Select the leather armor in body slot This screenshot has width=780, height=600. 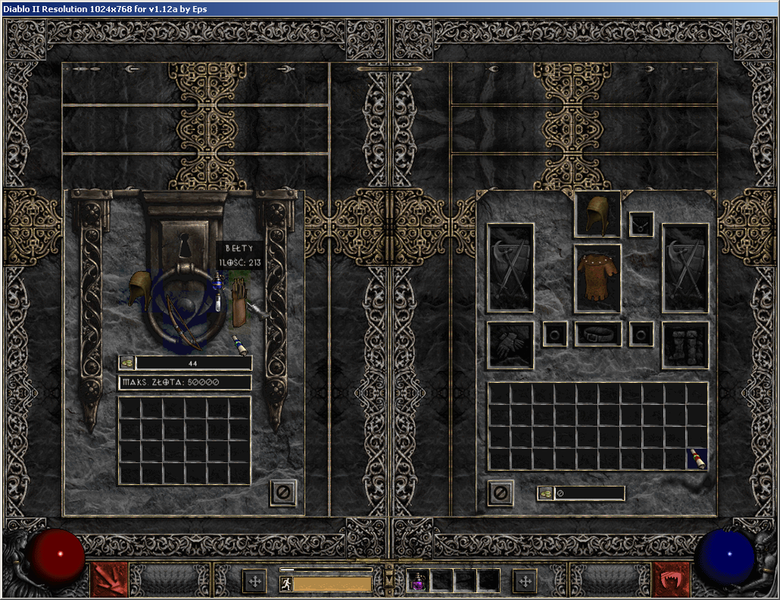point(597,277)
